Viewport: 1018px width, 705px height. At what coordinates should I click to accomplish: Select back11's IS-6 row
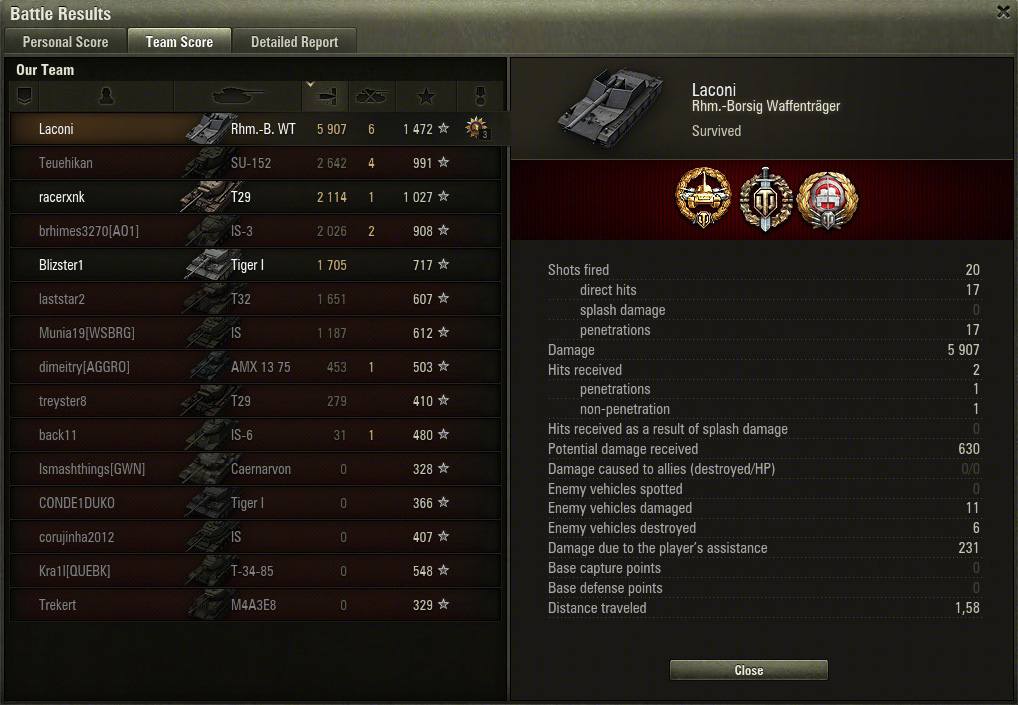[255, 435]
